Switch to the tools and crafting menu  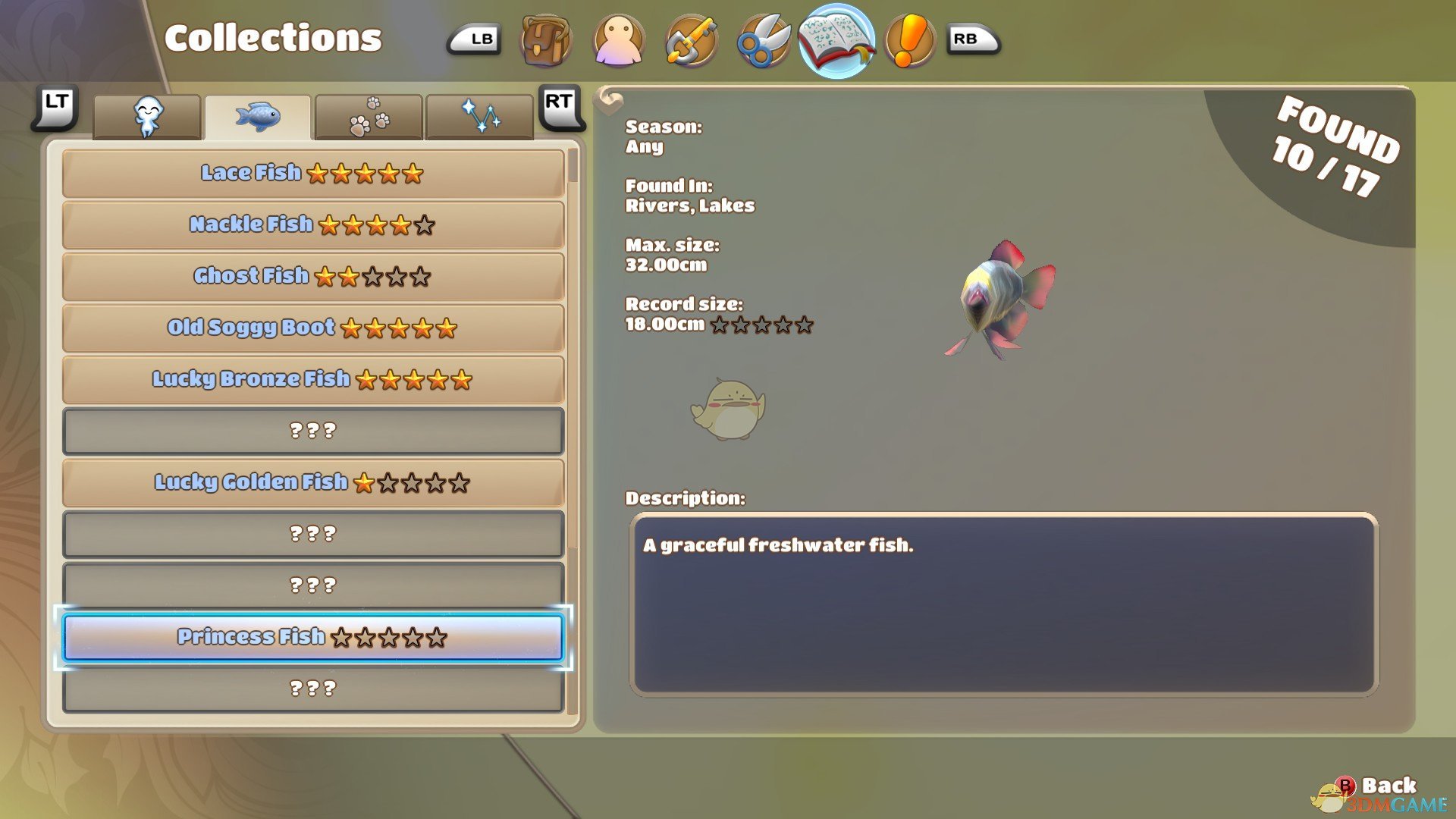tap(690, 39)
